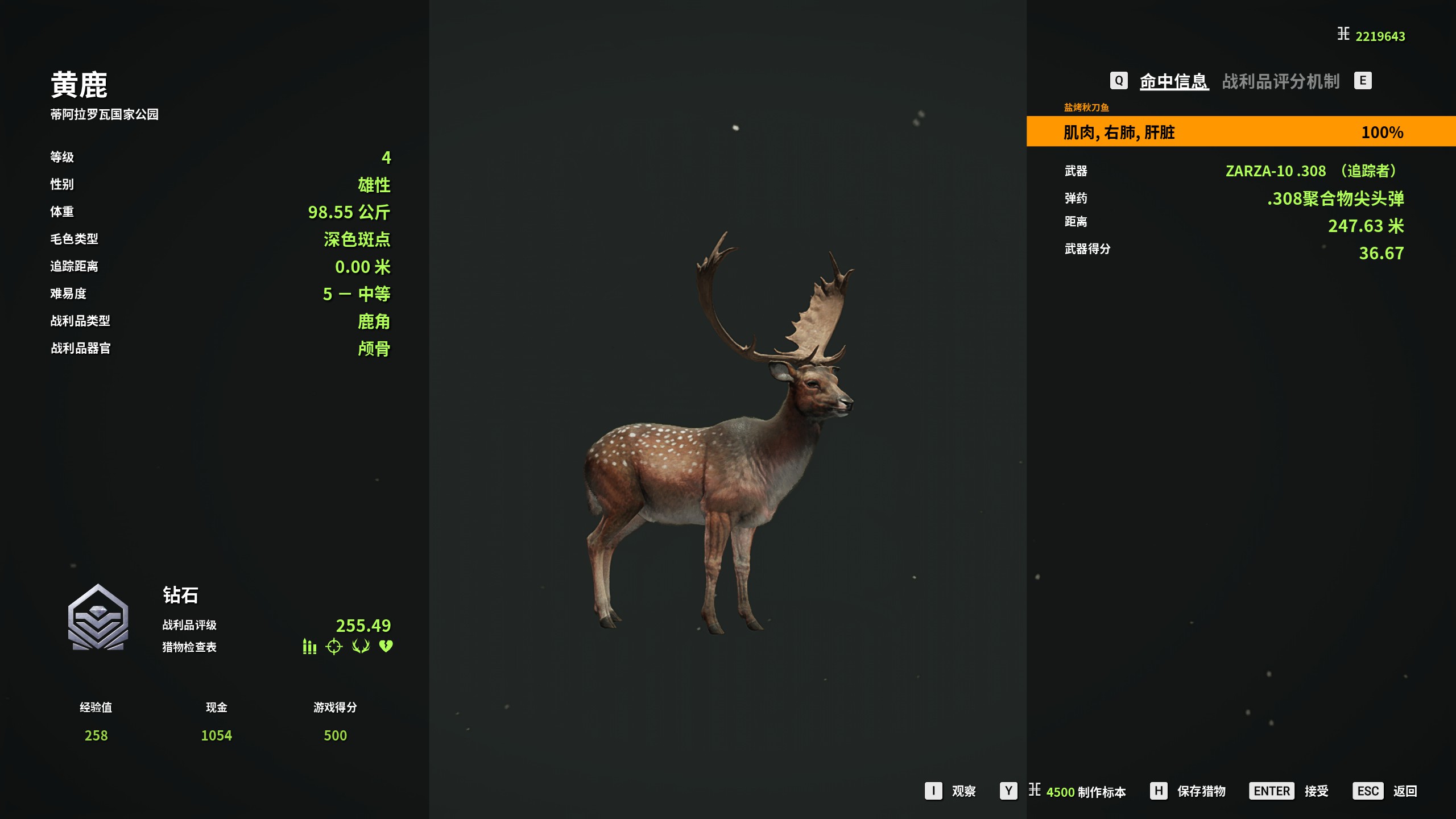Switch to the 命中信息 tab
Viewport: 1456px width, 819px height.
[1173, 81]
